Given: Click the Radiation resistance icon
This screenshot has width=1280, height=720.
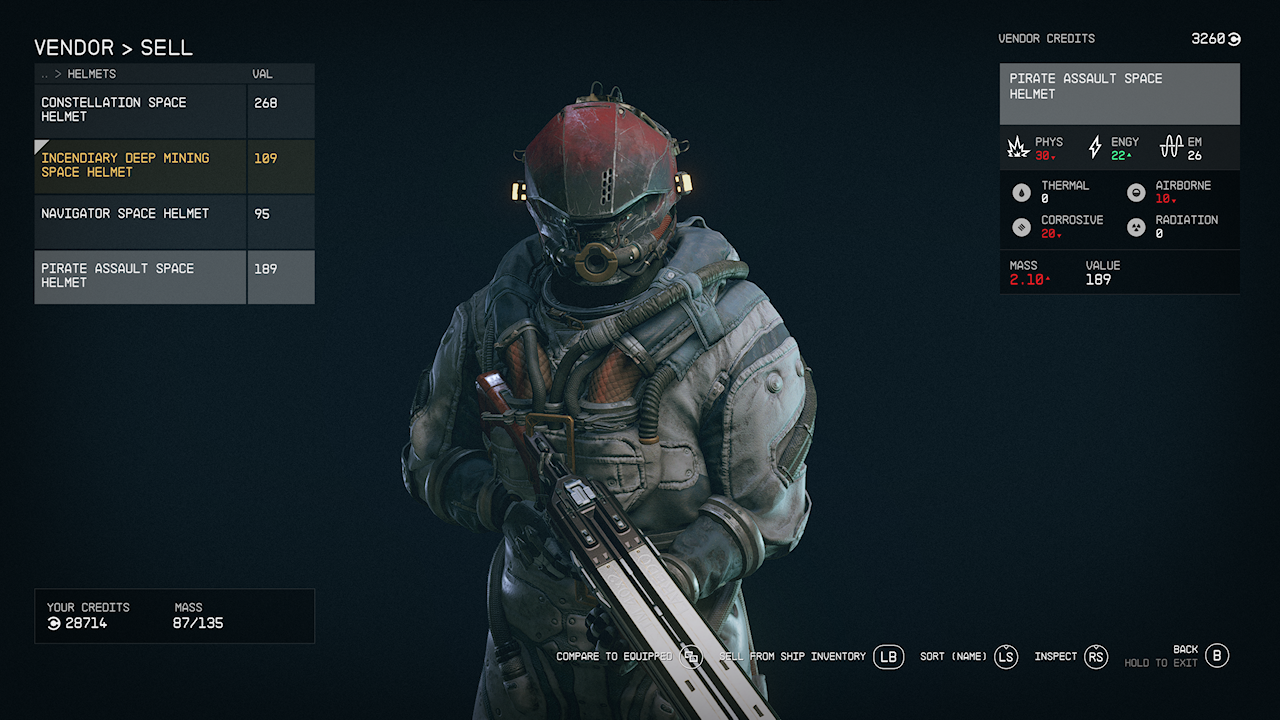Looking at the screenshot, I should pyautogui.click(x=1136, y=226).
